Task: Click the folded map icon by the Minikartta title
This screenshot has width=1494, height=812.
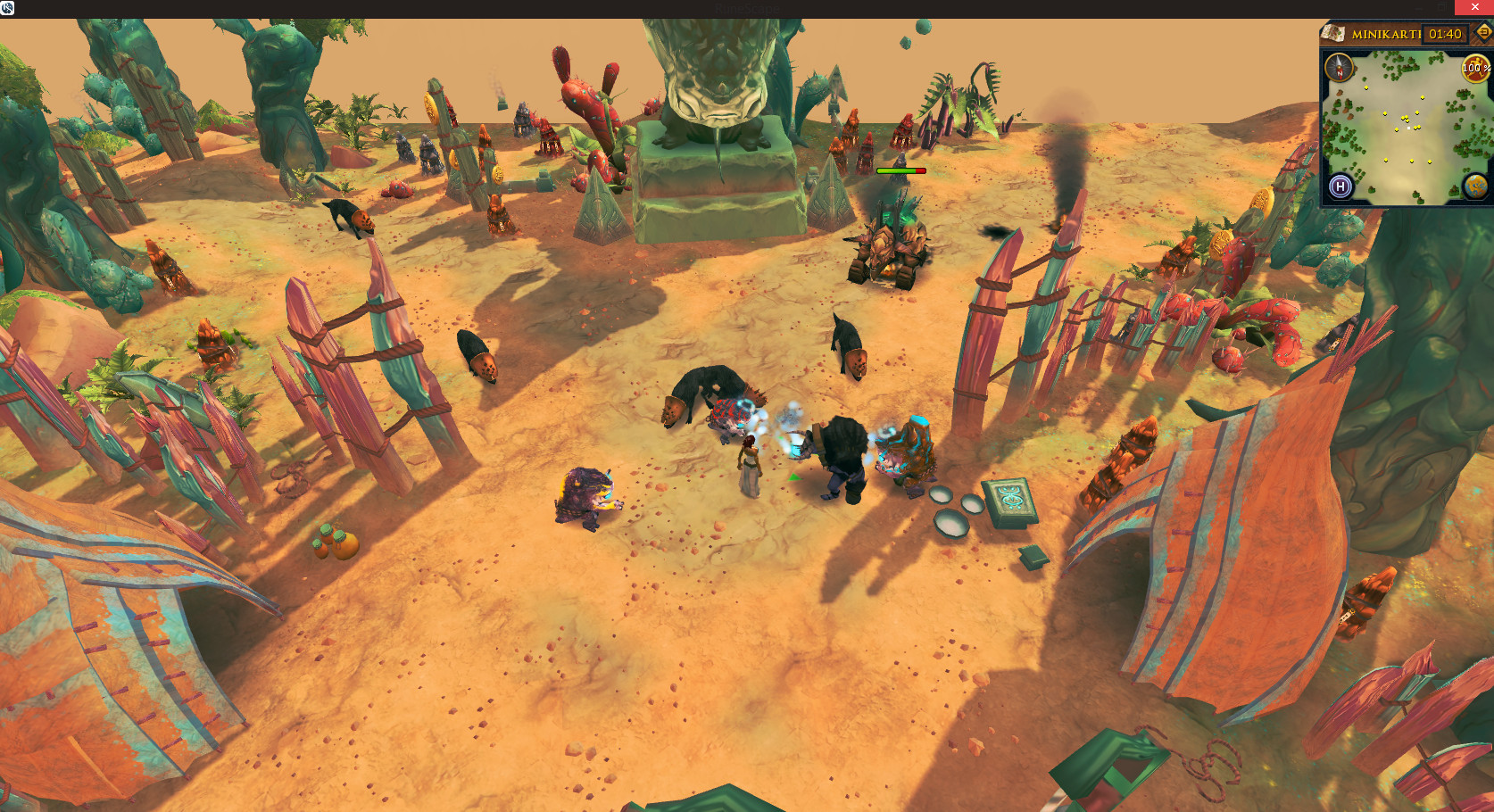Action: pos(1333,34)
